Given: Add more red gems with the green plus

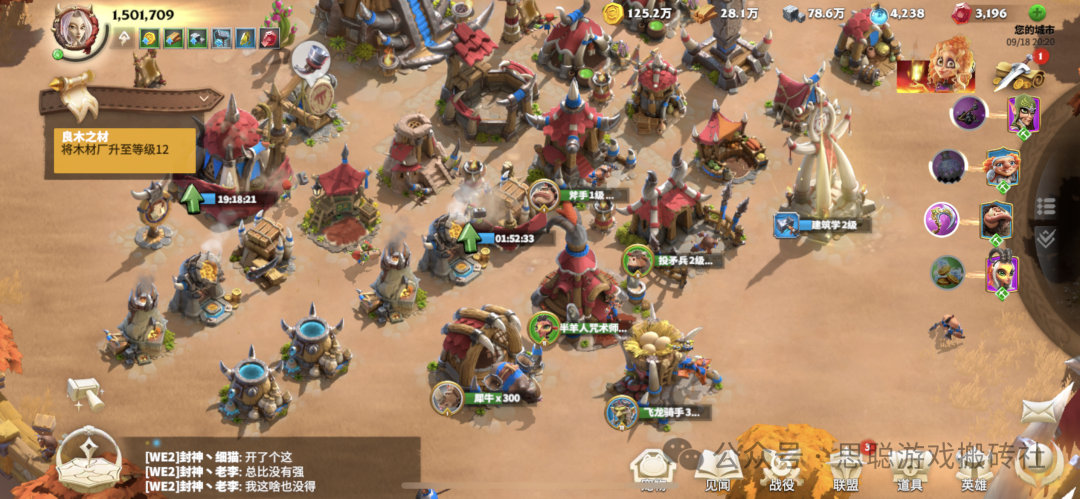Looking at the screenshot, I should (1037, 13).
